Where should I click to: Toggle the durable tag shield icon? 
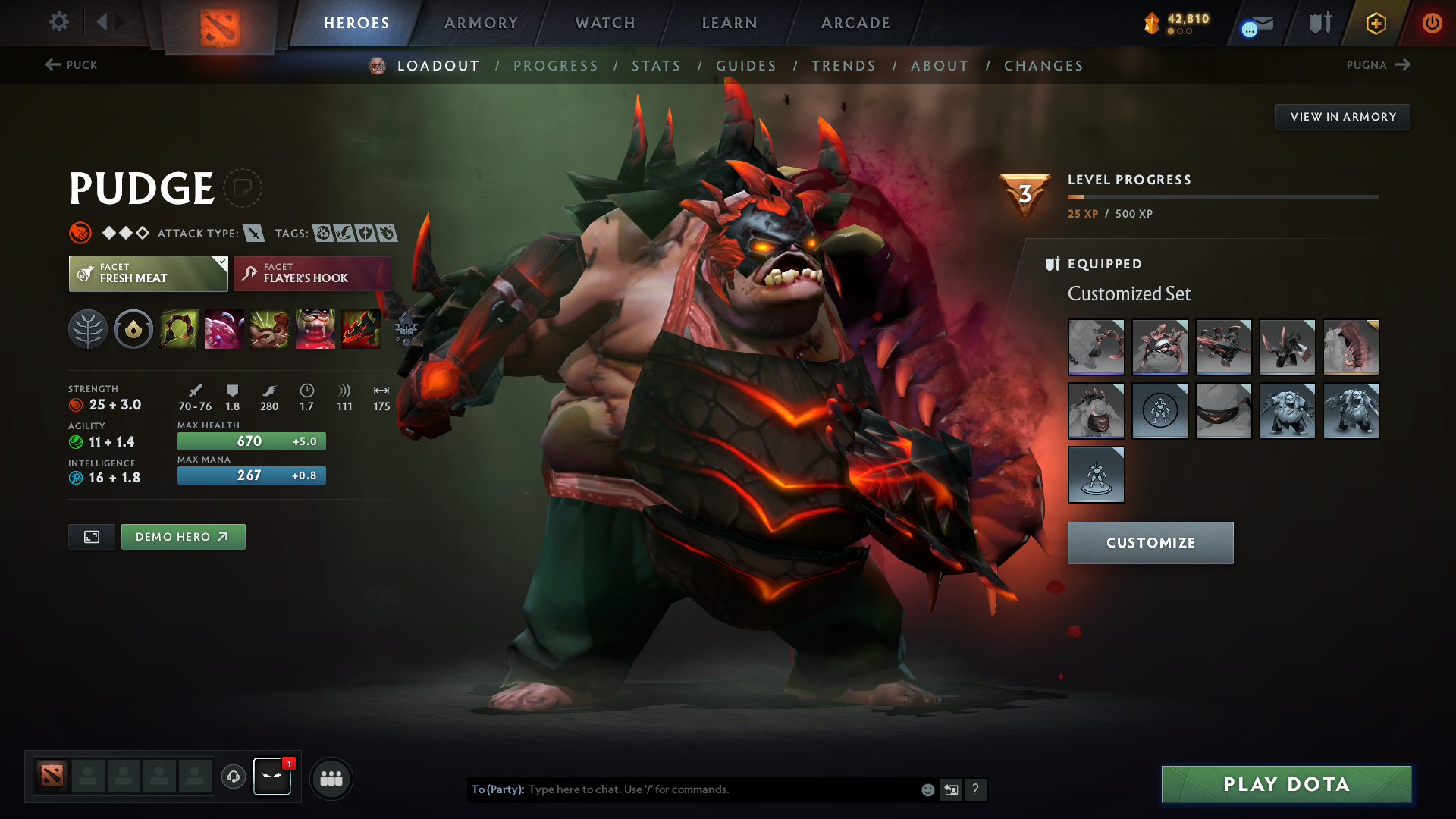pos(366,233)
